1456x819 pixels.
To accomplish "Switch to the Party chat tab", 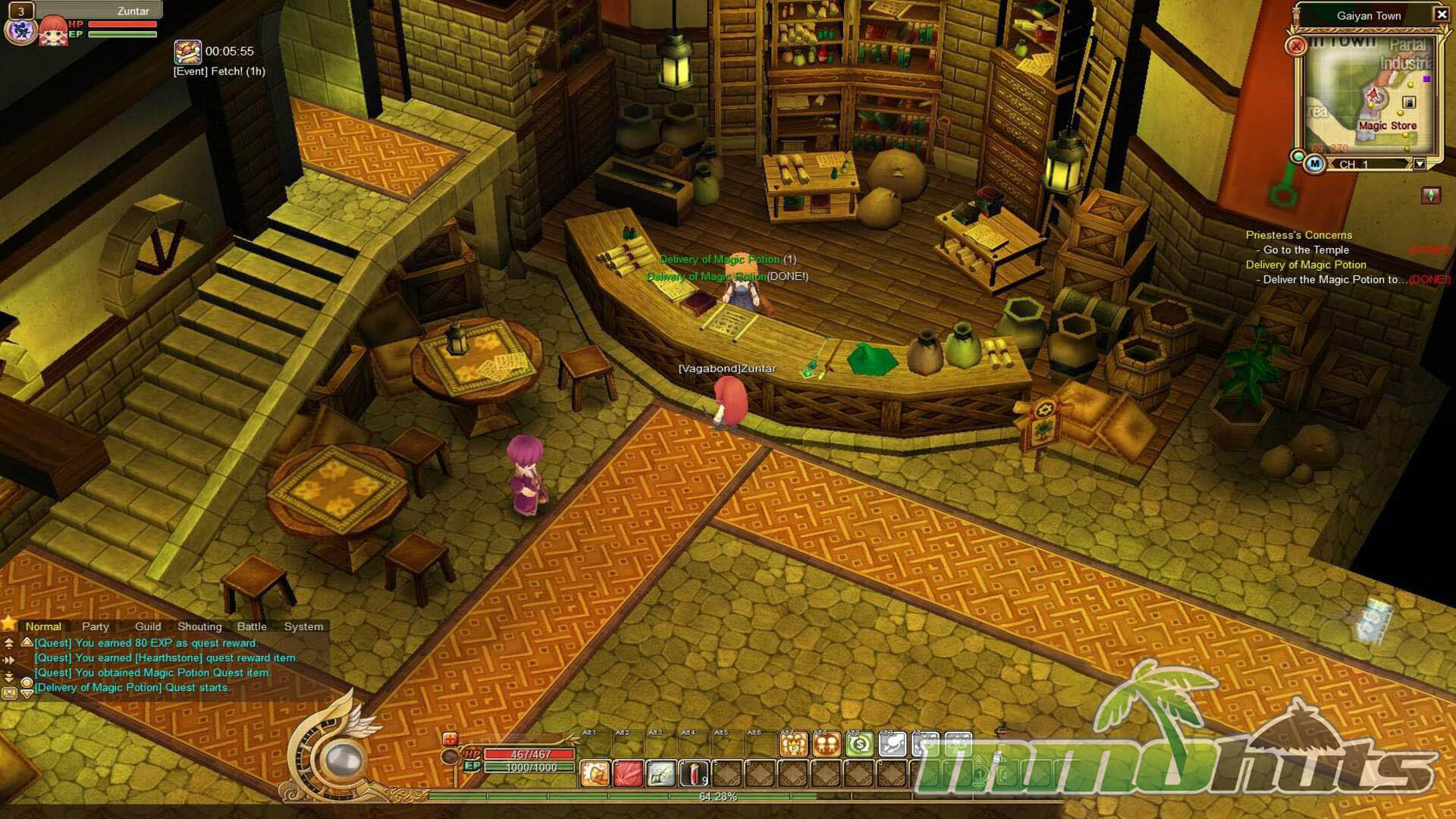I will point(96,626).
